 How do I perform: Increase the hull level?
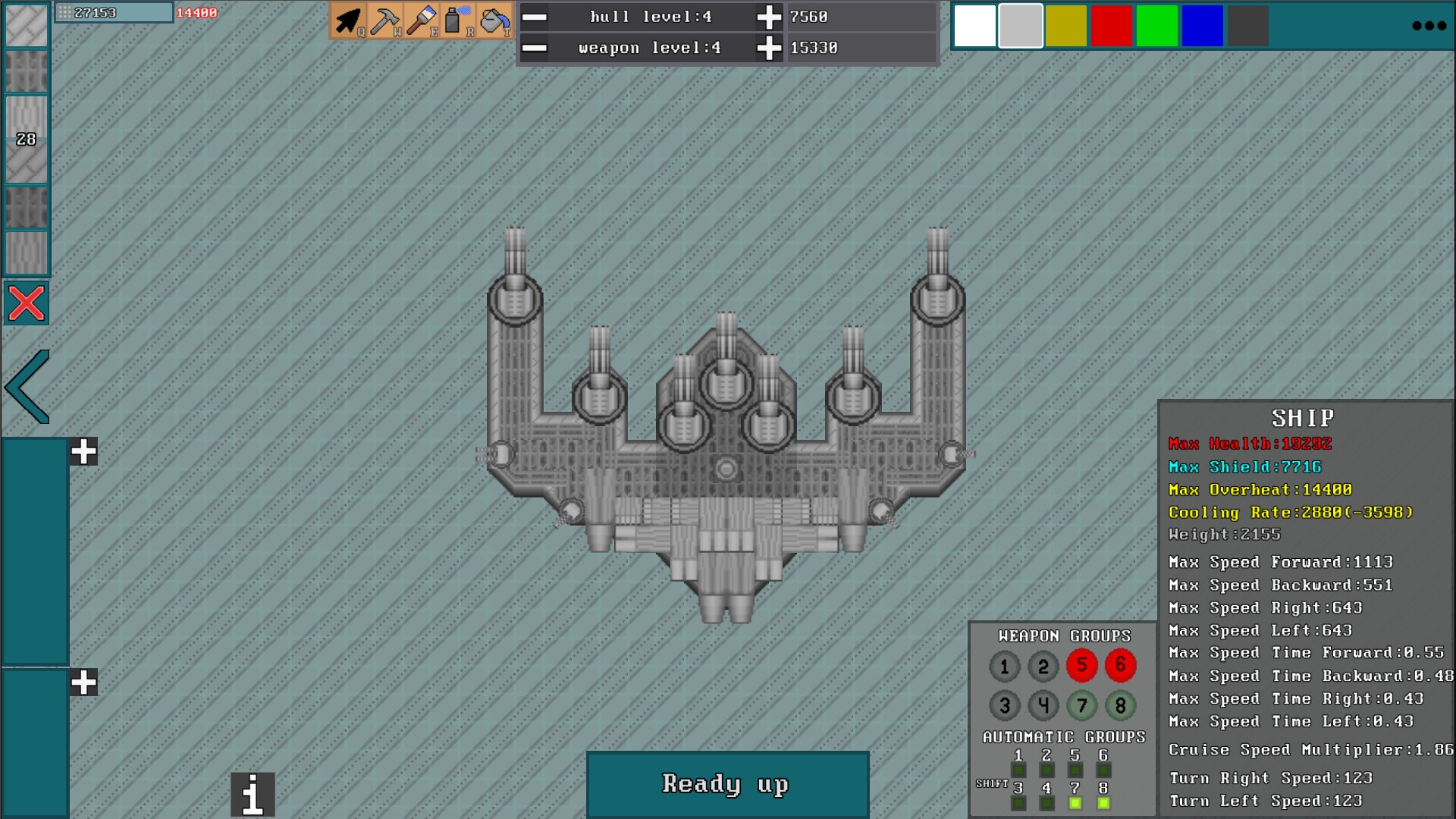[x=769, y=17]
